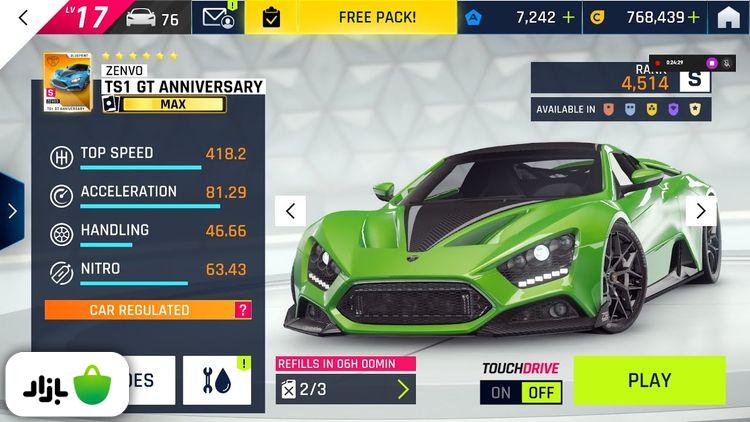This screenshot has width=750, height=422.
Task: Claim the FREE PACK! offer
Action: point(377,17)
